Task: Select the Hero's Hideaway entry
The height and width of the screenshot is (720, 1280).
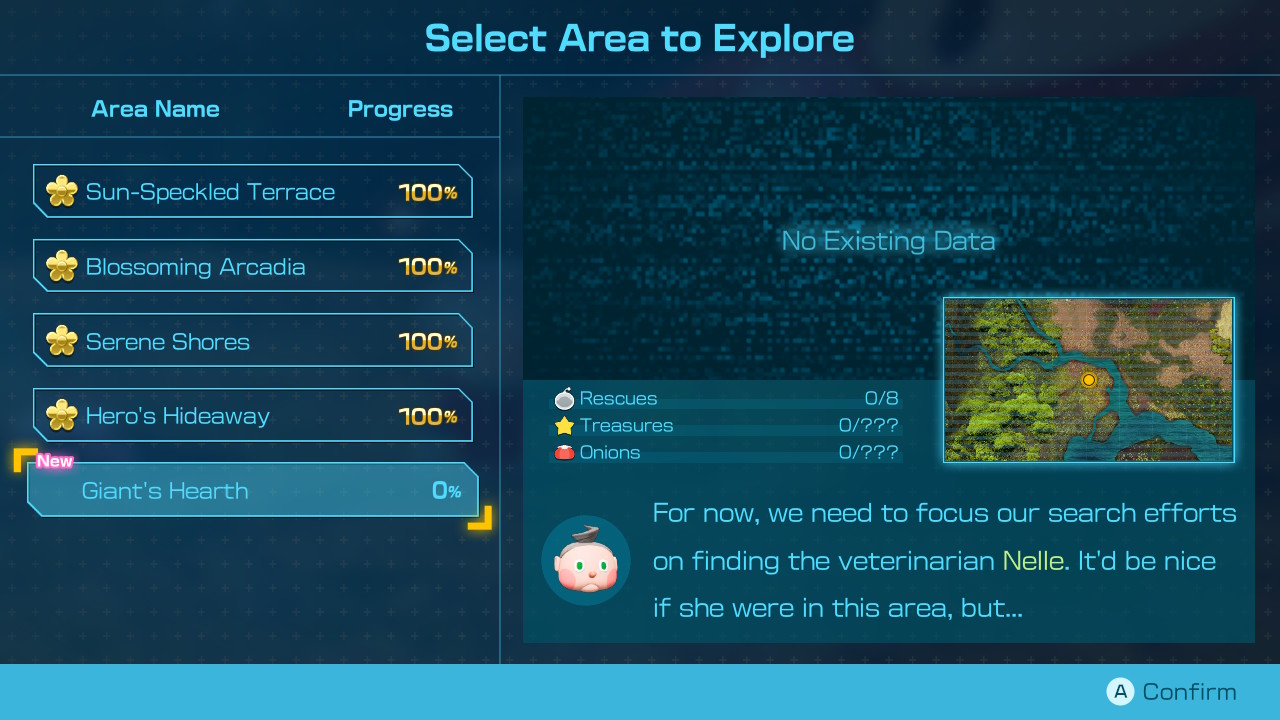Action: coord(252,415)
